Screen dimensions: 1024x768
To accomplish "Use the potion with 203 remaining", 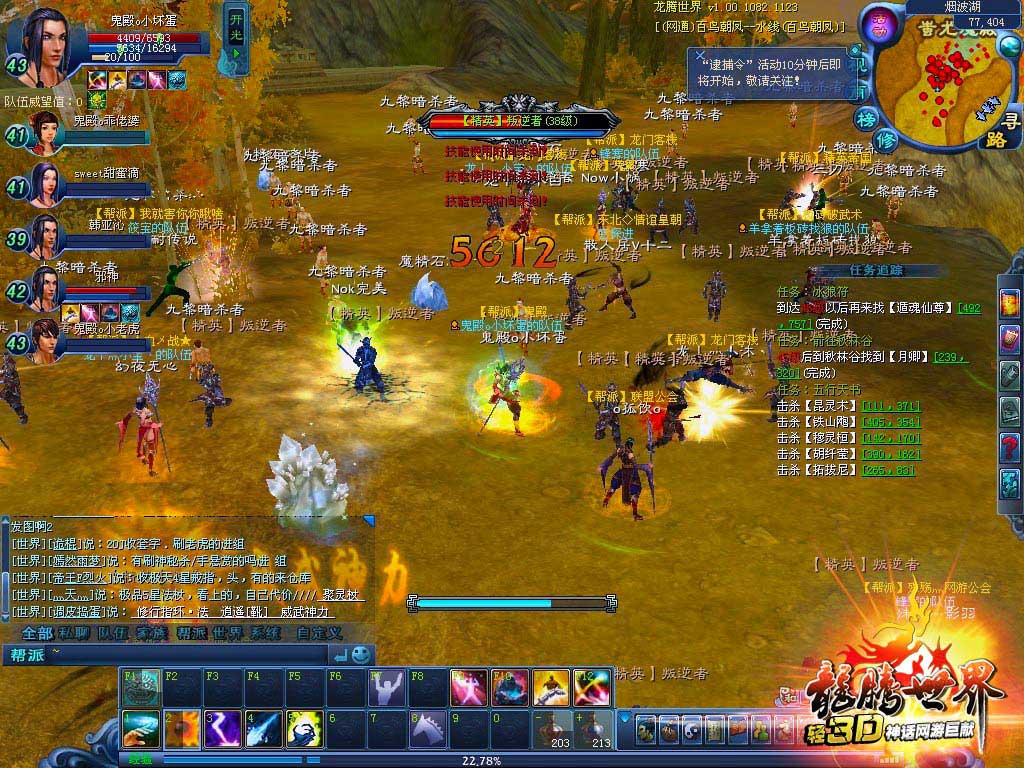I will (x=553, y=729).
